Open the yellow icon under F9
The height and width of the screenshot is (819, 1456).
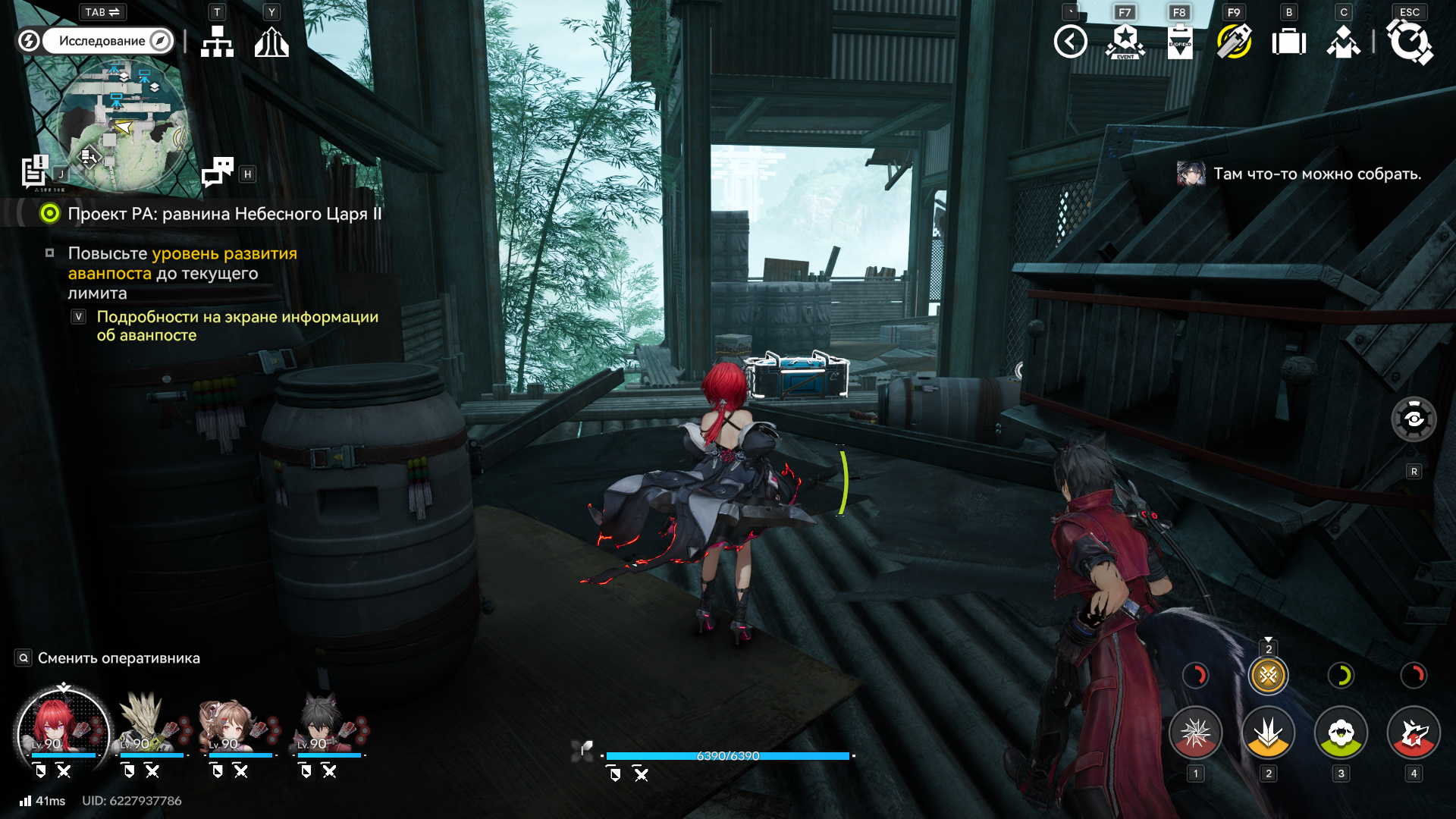click(x=1234, y=42)
